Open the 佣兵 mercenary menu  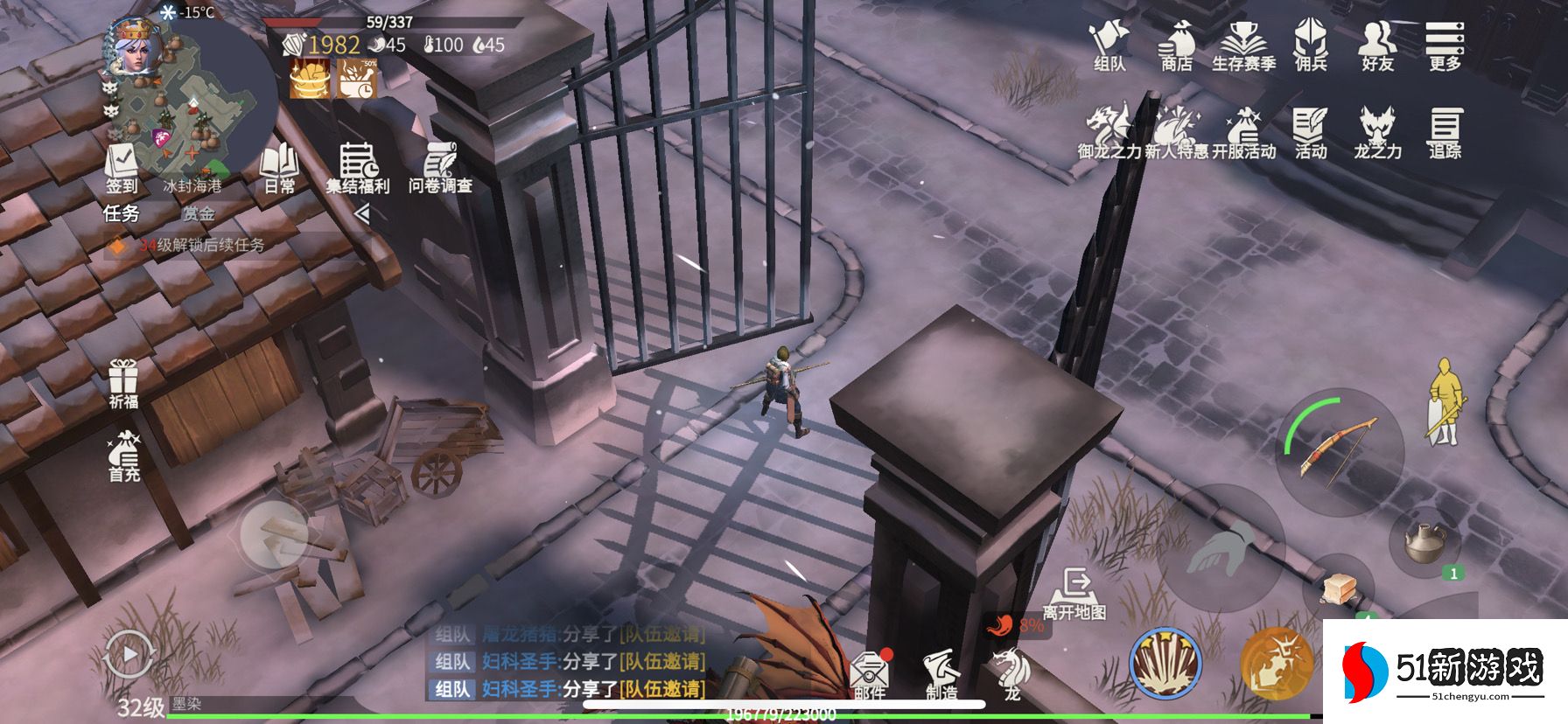click(x=1310, y=44)
